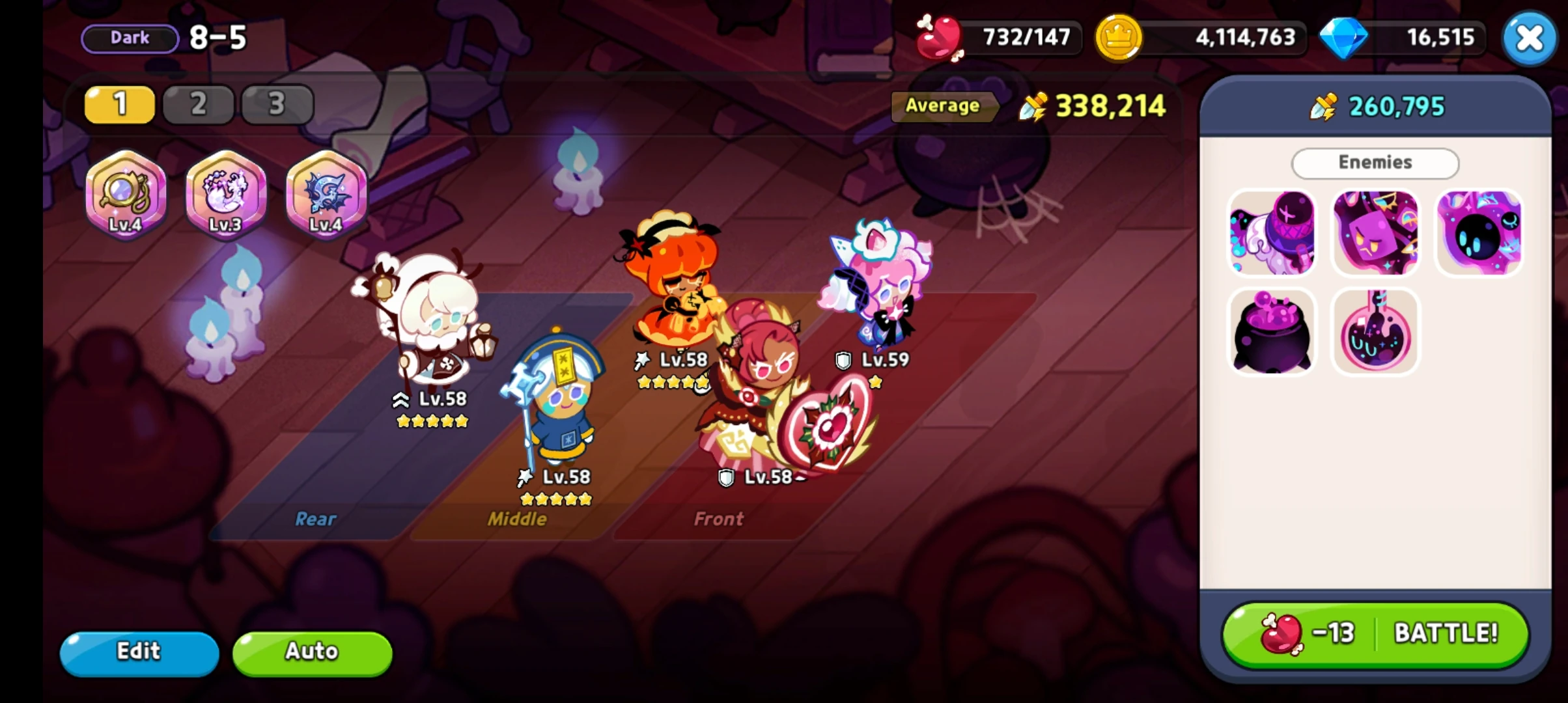Open the gold coin currency display
This screenshot has height=703, width=1568.
[1205, 38]
